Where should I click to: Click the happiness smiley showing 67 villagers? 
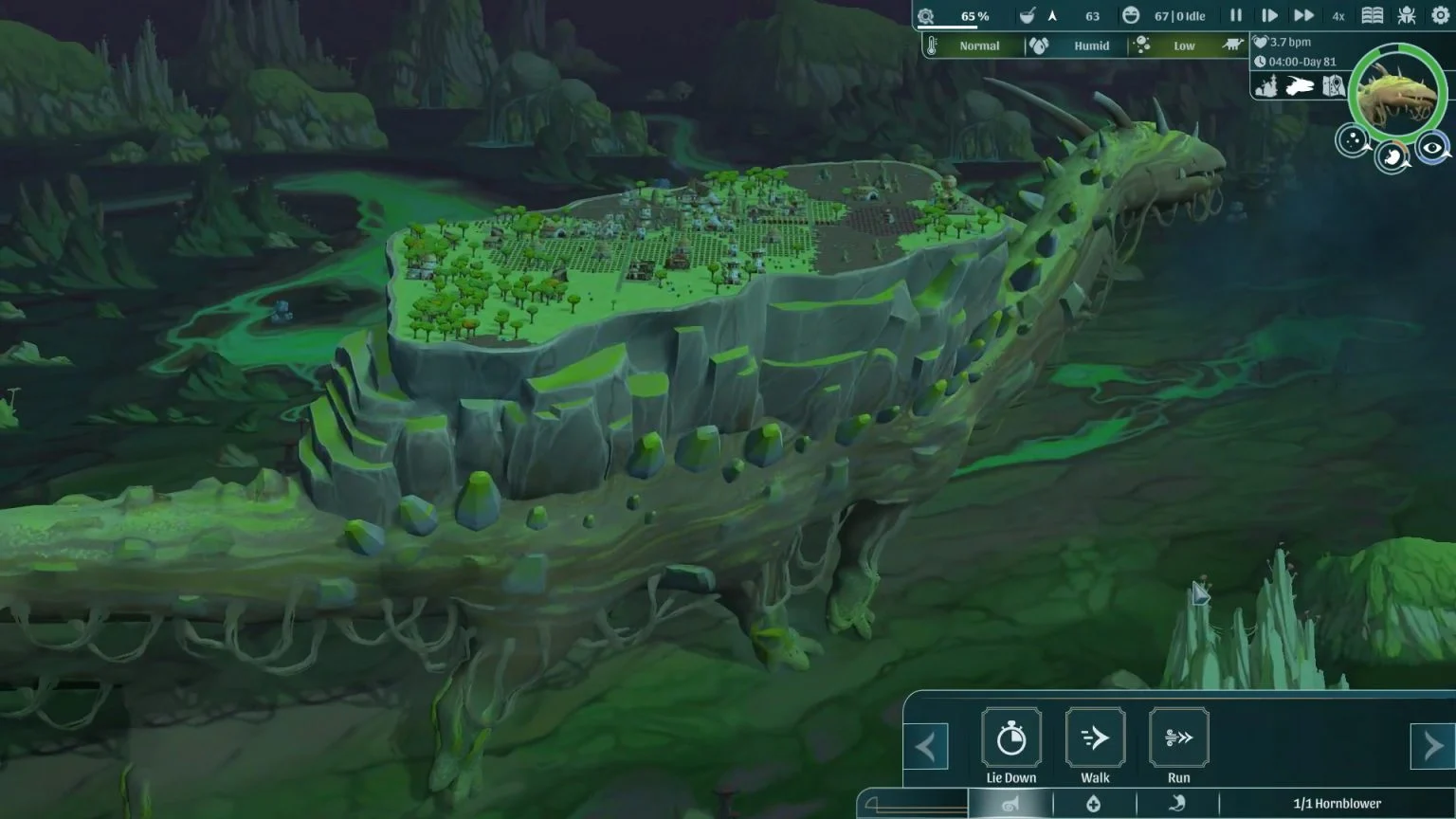(1133, 15)
